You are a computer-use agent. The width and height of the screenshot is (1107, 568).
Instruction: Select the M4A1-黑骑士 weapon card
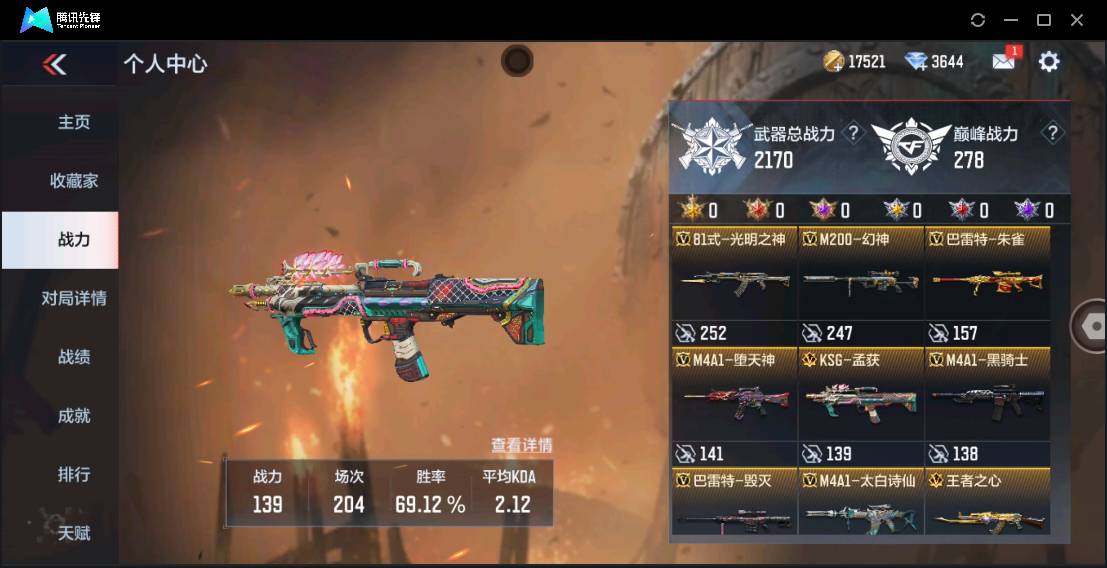[x=987, y=404]
